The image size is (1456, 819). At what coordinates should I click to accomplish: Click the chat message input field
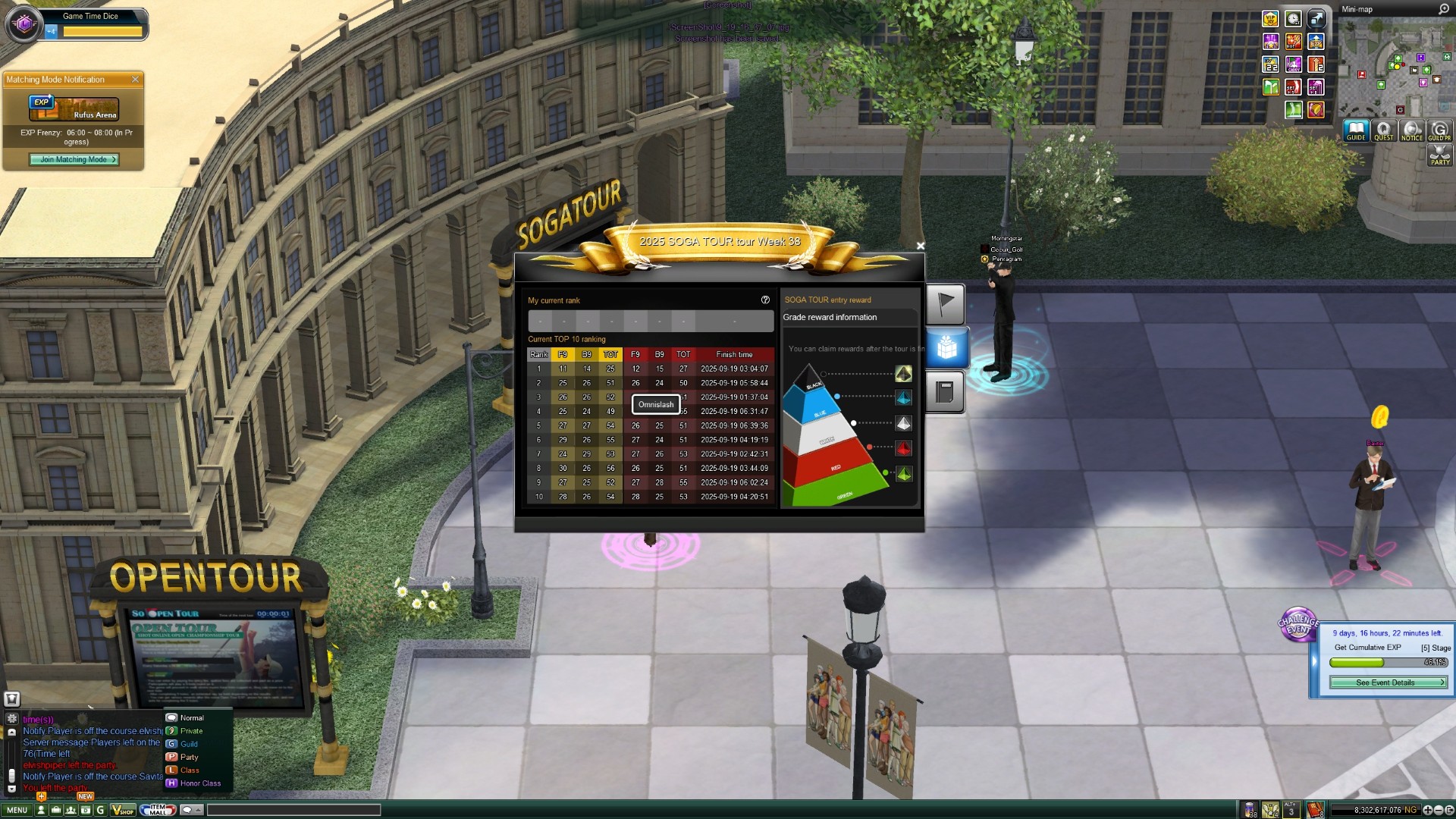click(x=293, y=810)
